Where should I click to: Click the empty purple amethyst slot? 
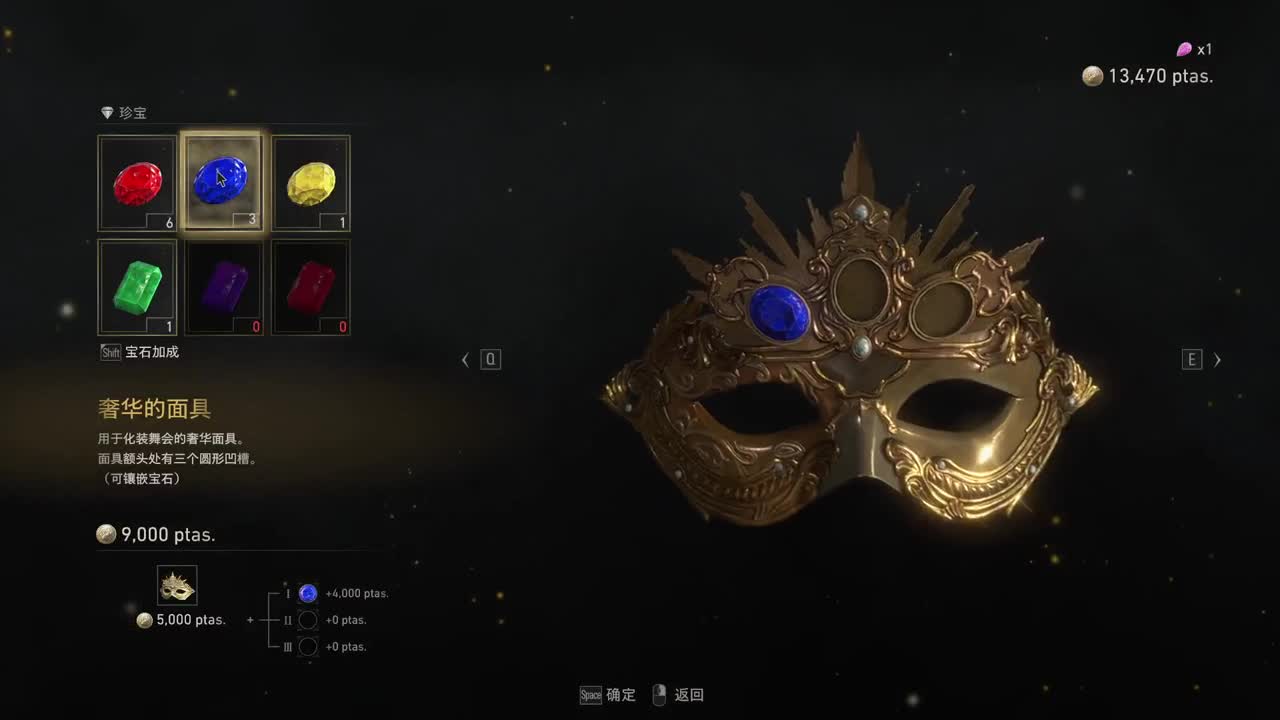pyautogui.click(x=223, y=287)
